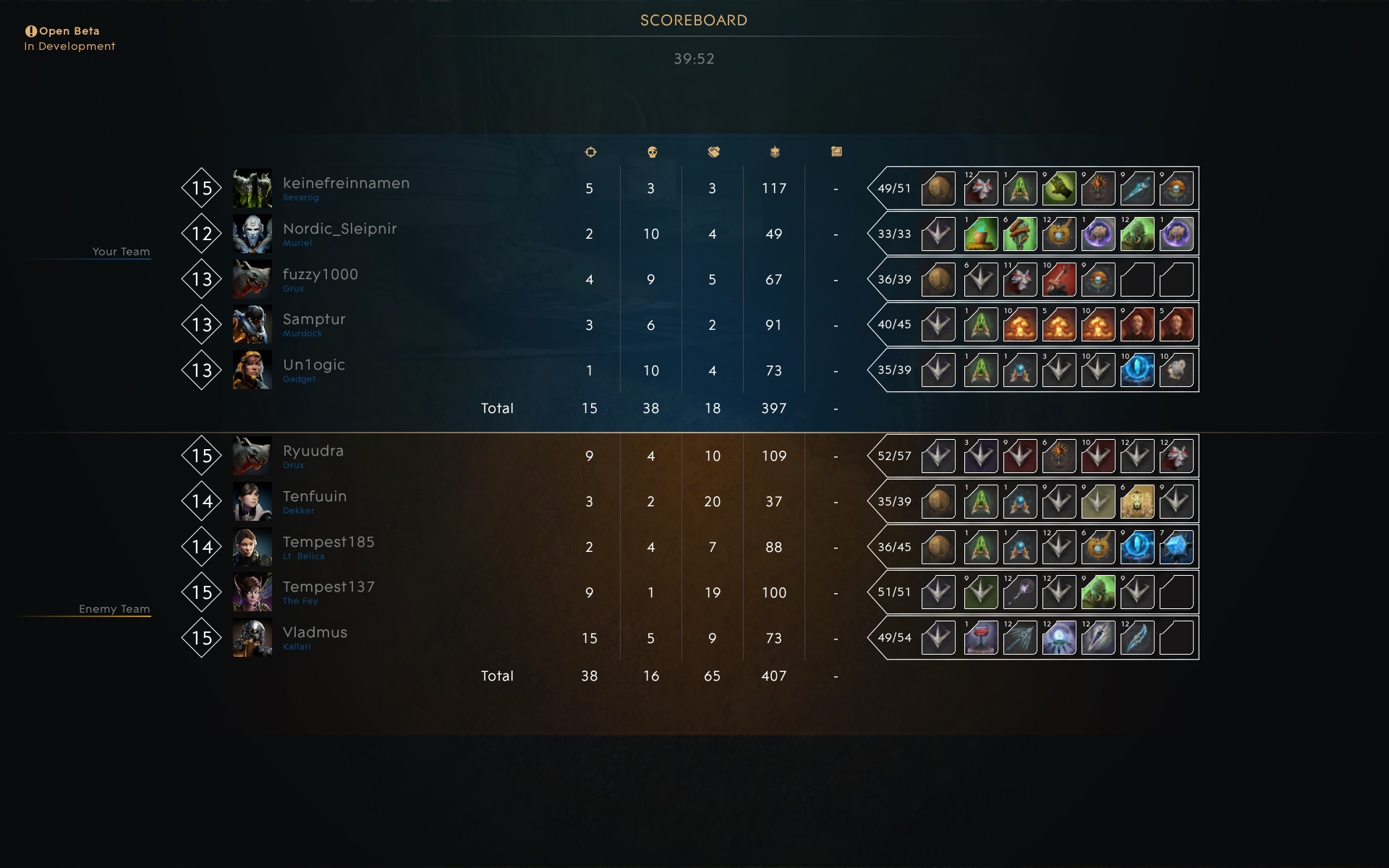Image resolution: width=1389 pixels, height=868 pixels.
Task: Select player row keinefreinnamen
Action: point(346,184)
